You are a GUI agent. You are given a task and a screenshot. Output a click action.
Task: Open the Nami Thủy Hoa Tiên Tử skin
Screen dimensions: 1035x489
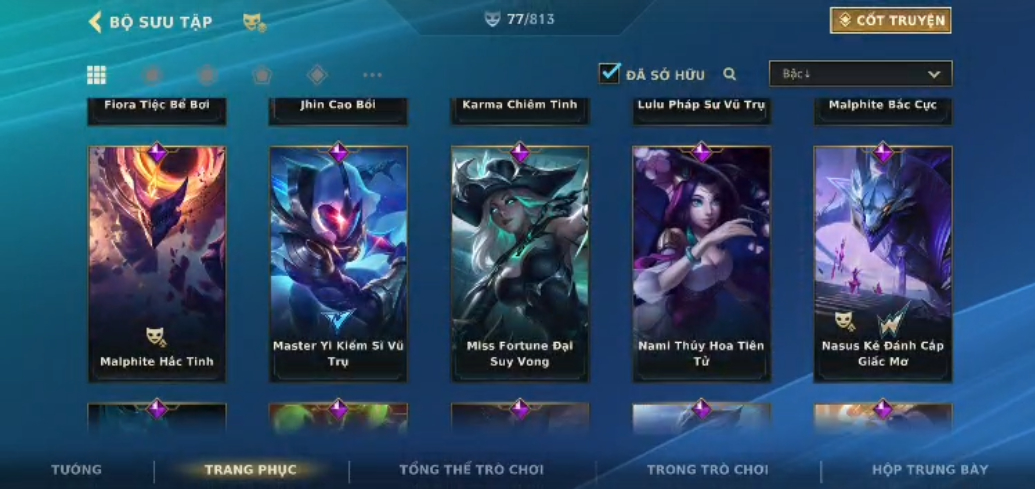point(701,263)
